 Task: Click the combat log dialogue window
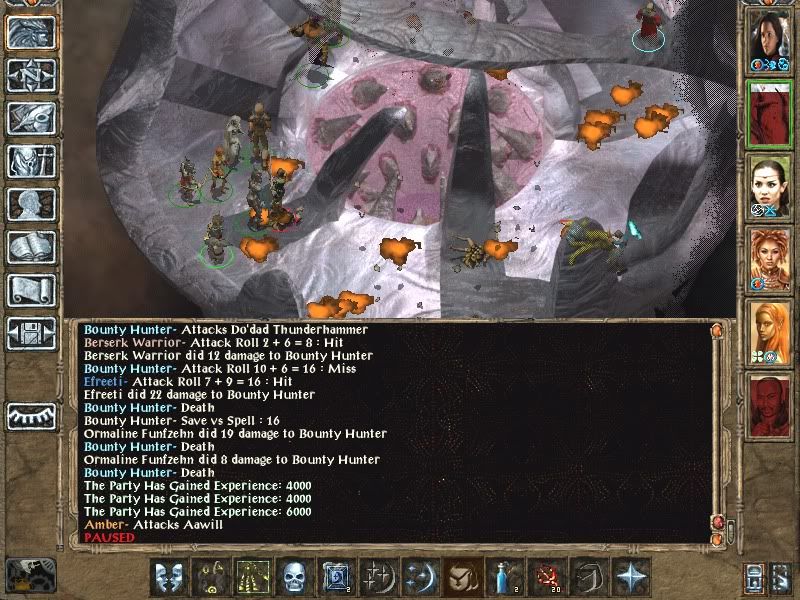tap(390, 430)
